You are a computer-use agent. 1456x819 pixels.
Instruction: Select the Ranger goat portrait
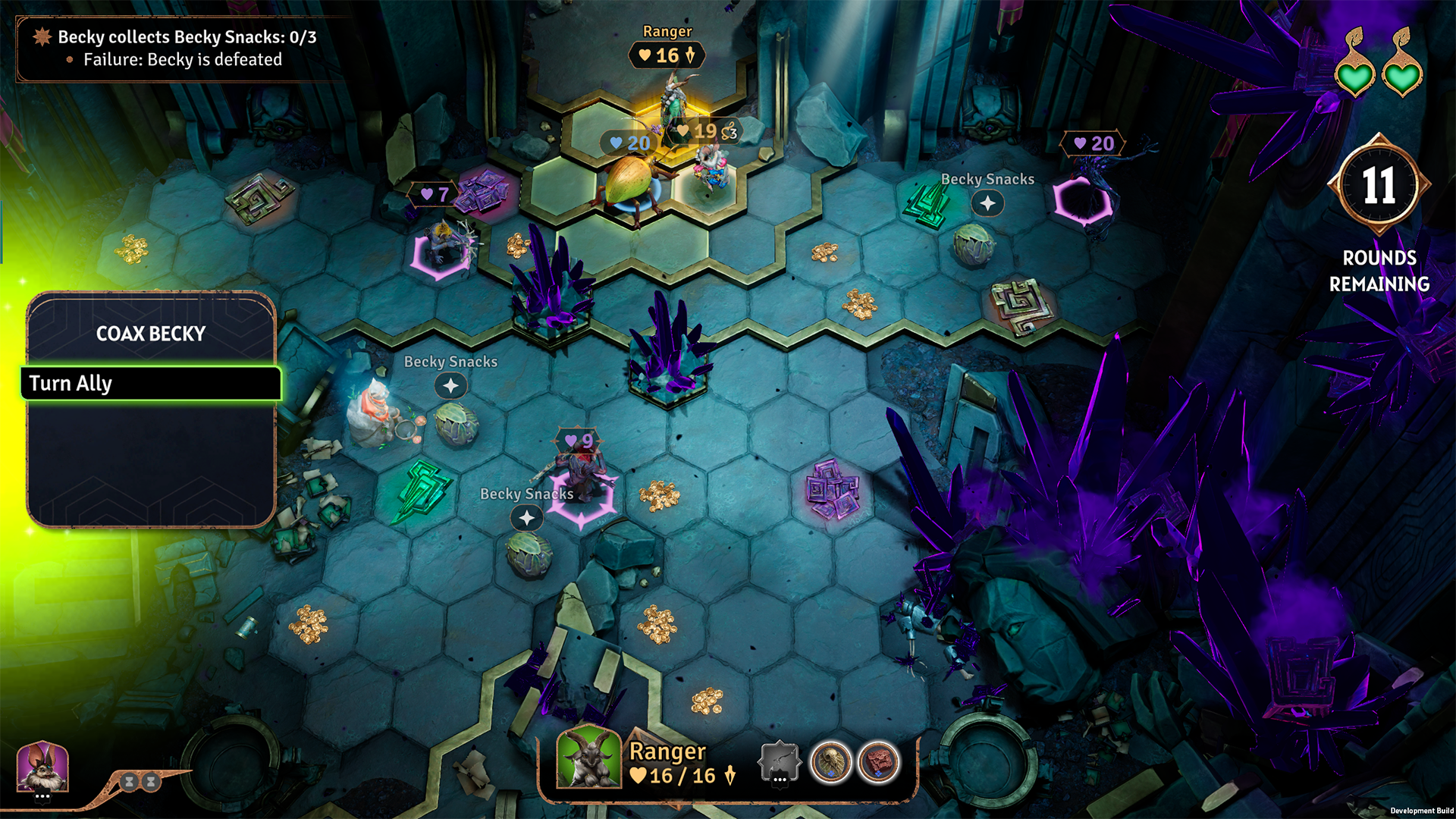click(588, 758)
